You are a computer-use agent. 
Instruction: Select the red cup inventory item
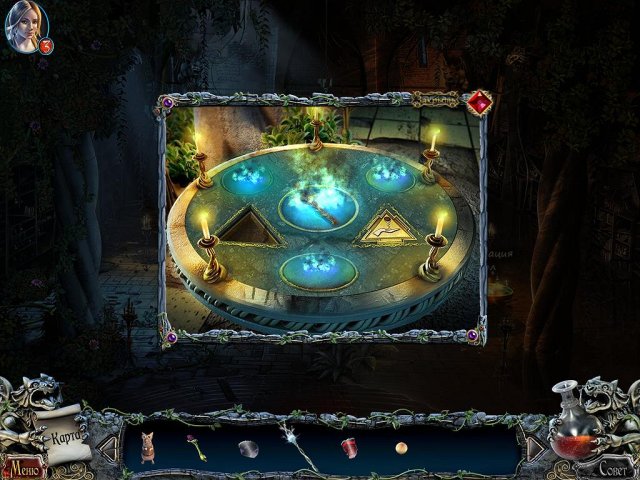pos(349,446)
